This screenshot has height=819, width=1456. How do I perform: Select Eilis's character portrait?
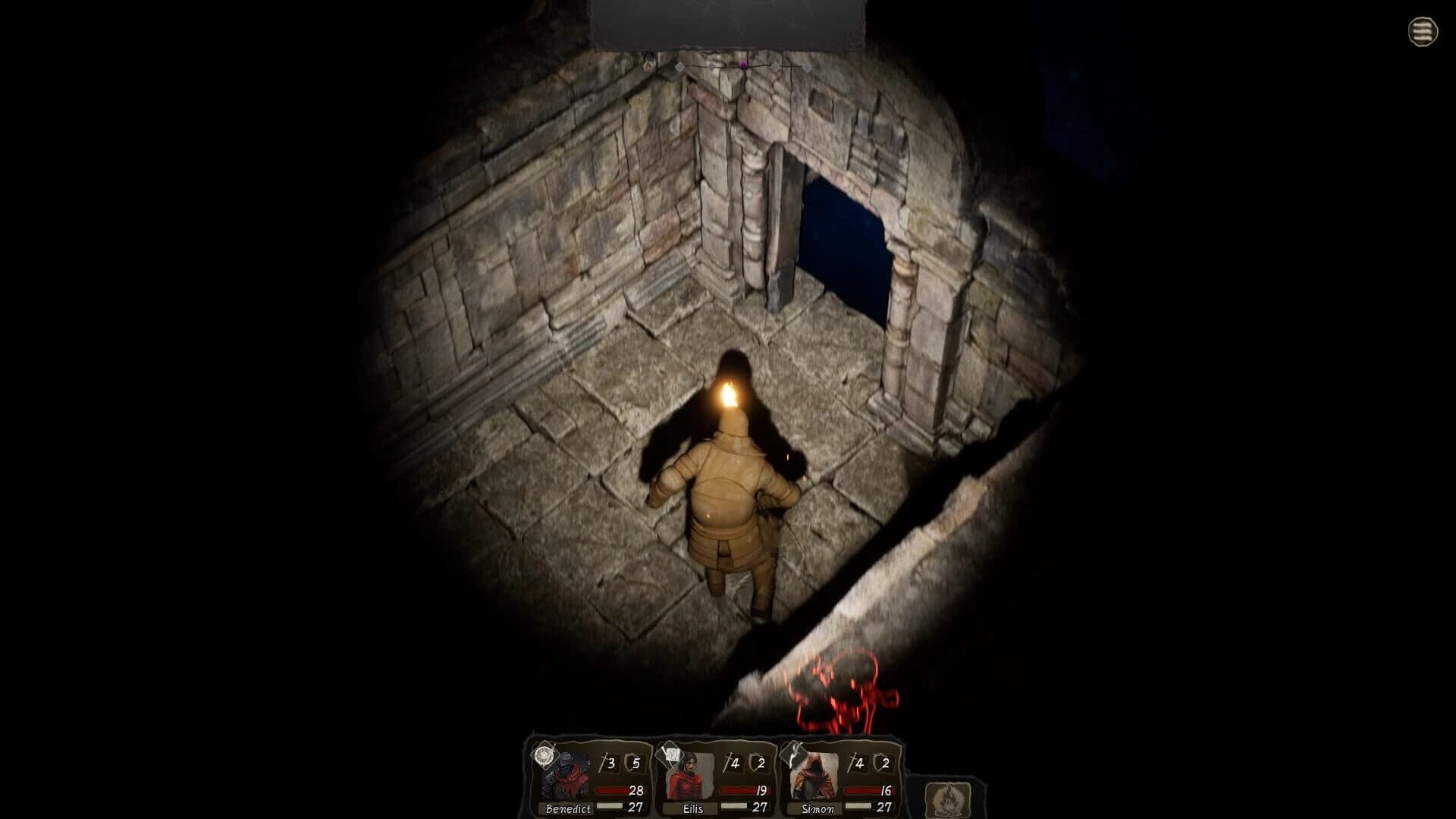[687, 775]
